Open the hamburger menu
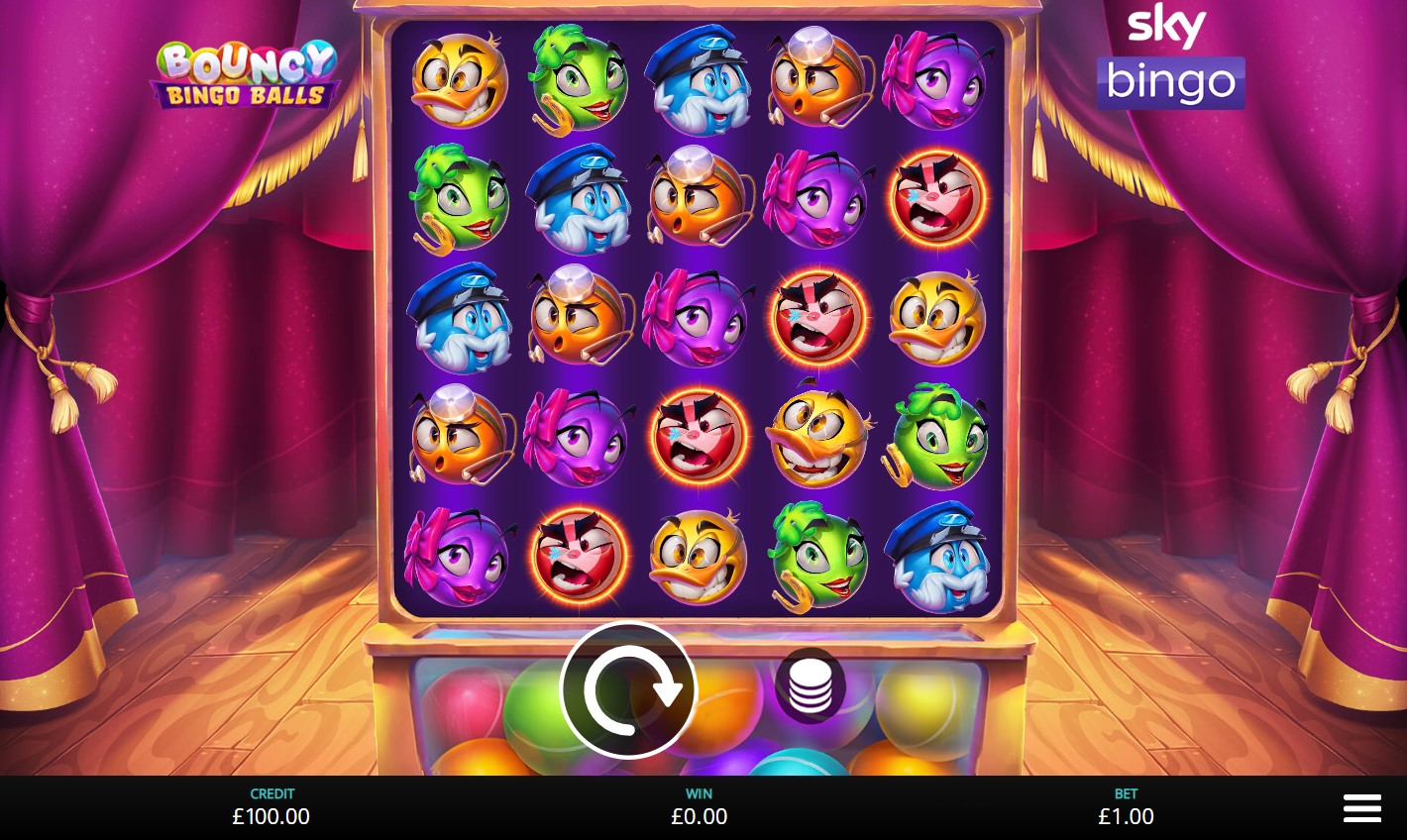The width and height of the screenshot is (1407, 840). (x=1361, y=808)
